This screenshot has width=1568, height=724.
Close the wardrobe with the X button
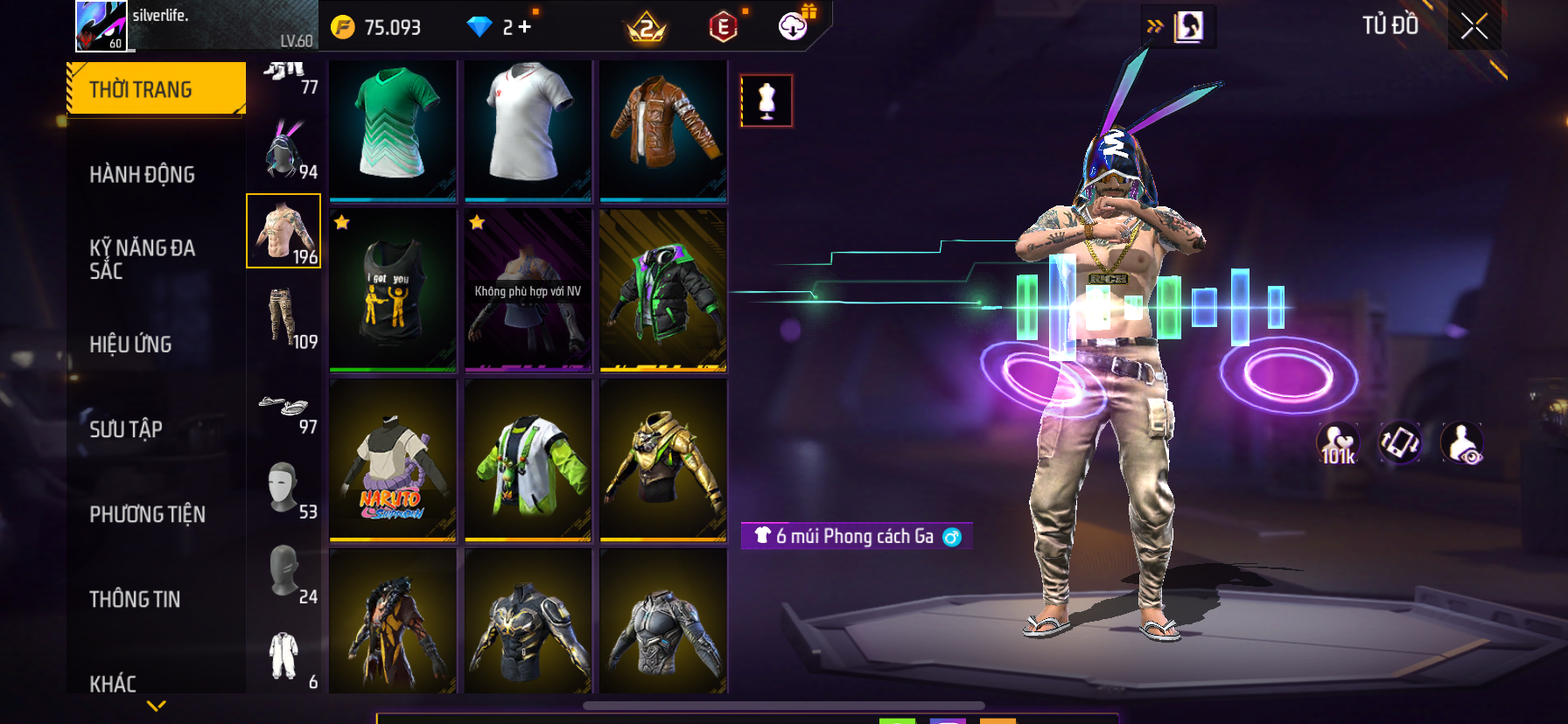[1474, 26]
